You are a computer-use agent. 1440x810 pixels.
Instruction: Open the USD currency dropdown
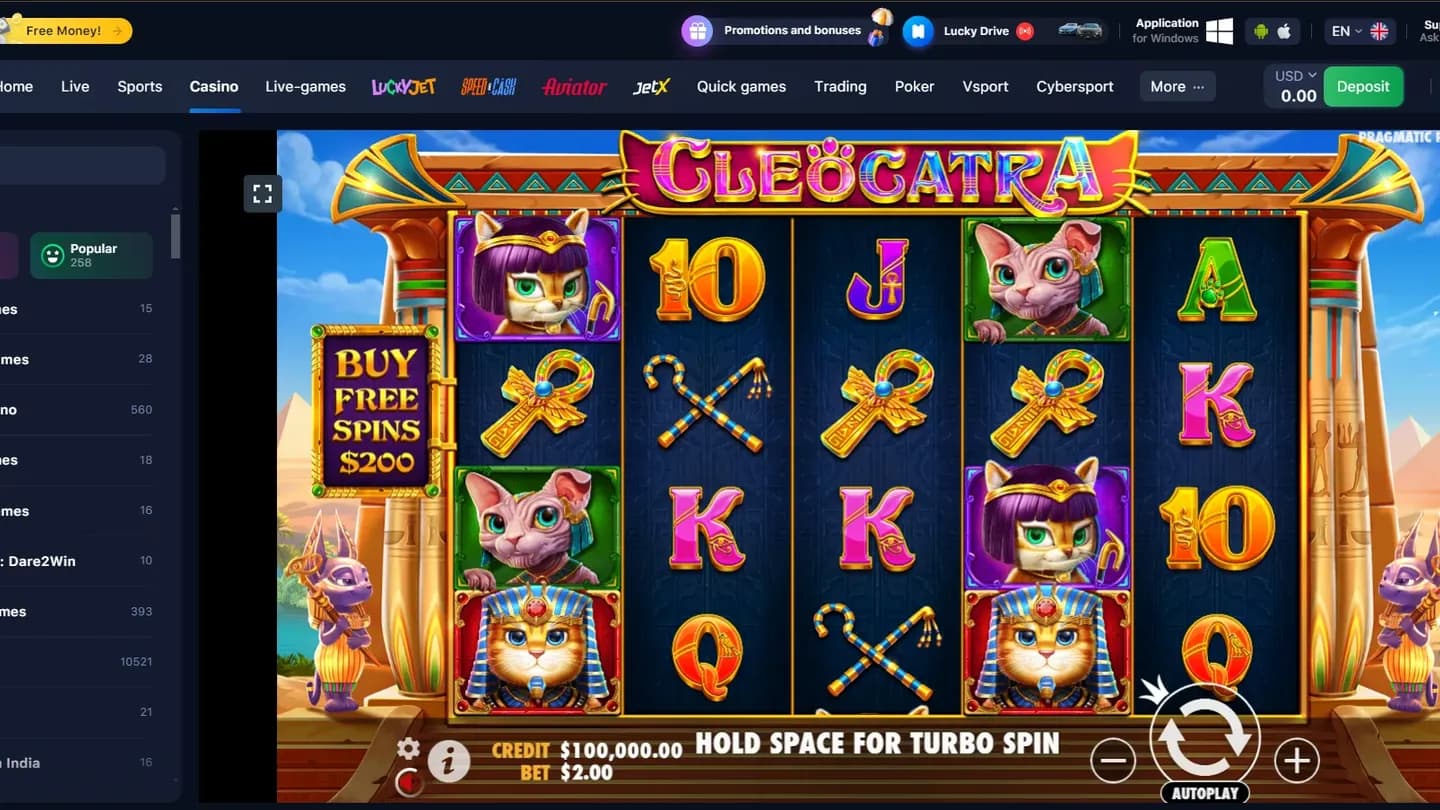click(1292, 75)
